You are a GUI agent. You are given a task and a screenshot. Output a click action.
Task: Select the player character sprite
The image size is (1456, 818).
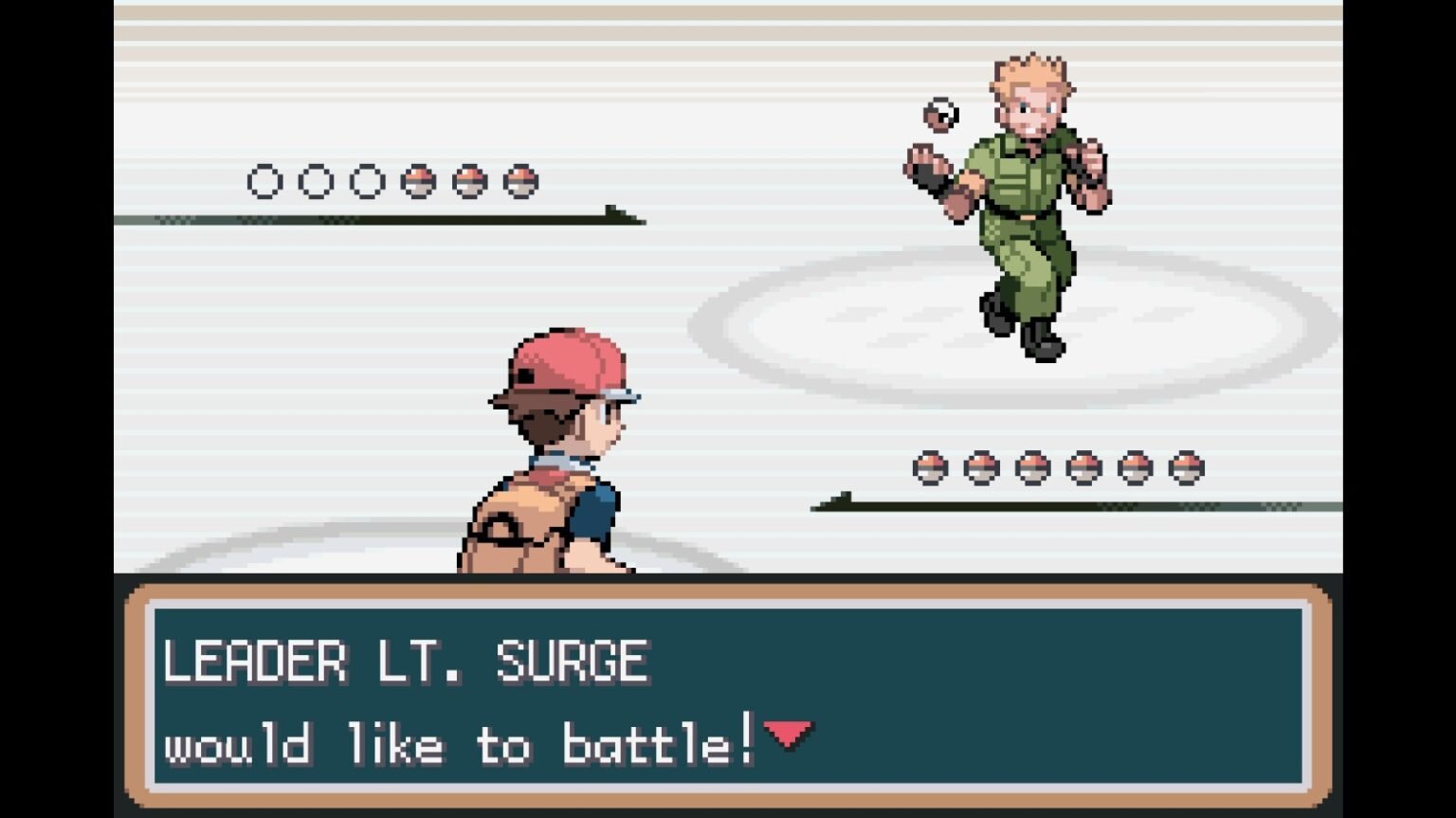[550, 455]
